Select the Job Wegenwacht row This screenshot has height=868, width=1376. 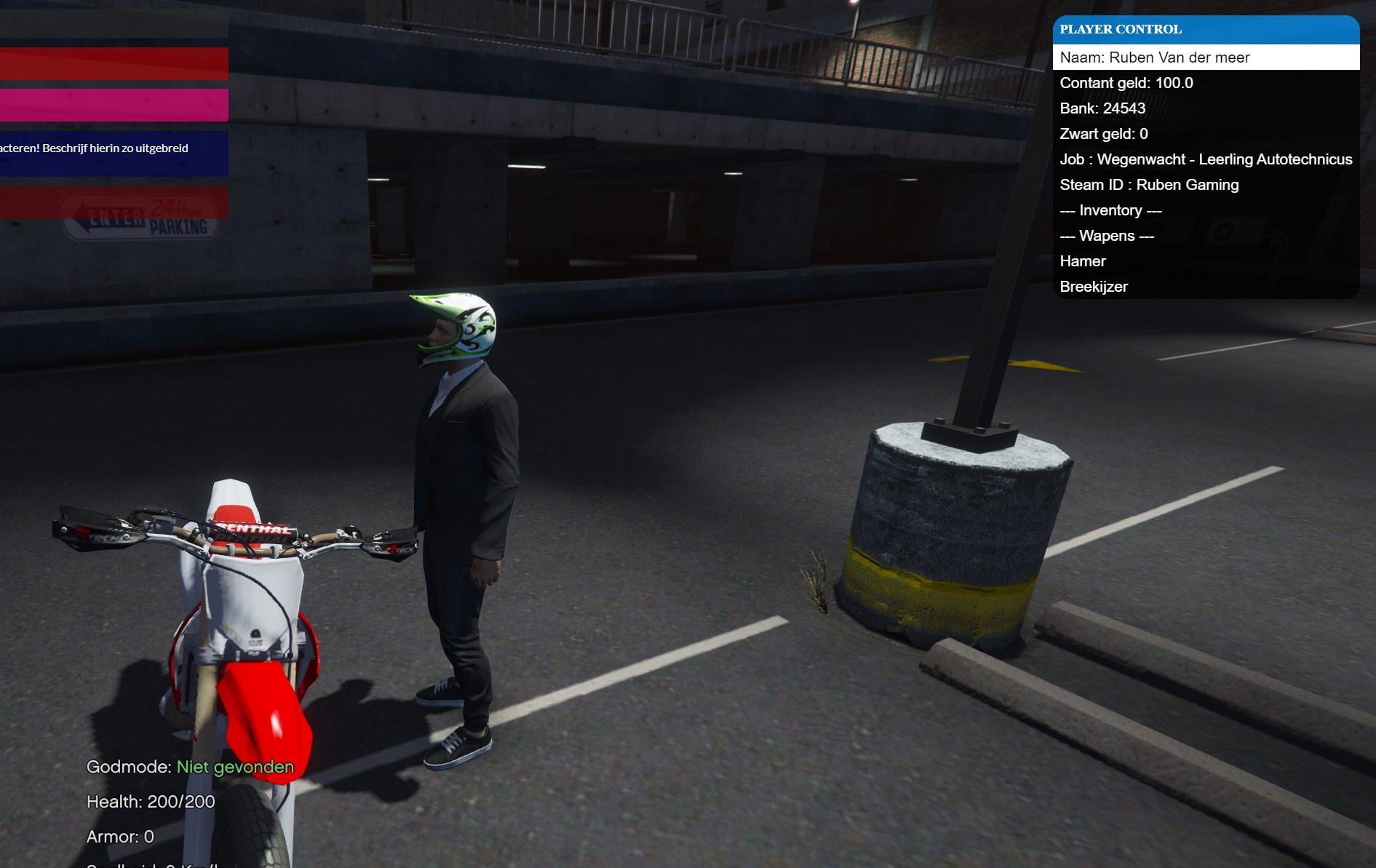(x=1205, y=159)
